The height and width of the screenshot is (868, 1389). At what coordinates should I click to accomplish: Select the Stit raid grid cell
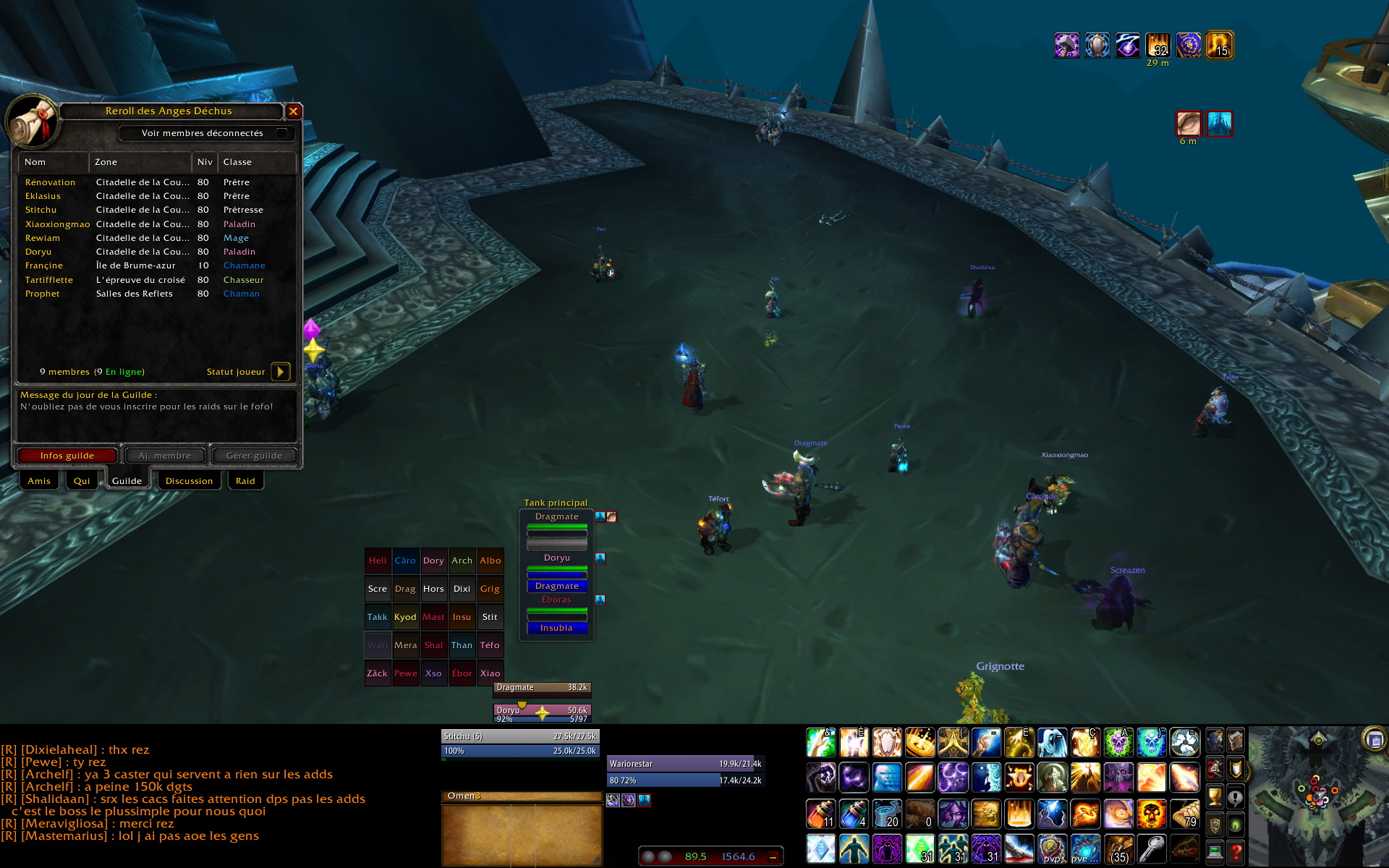point(490,617)
